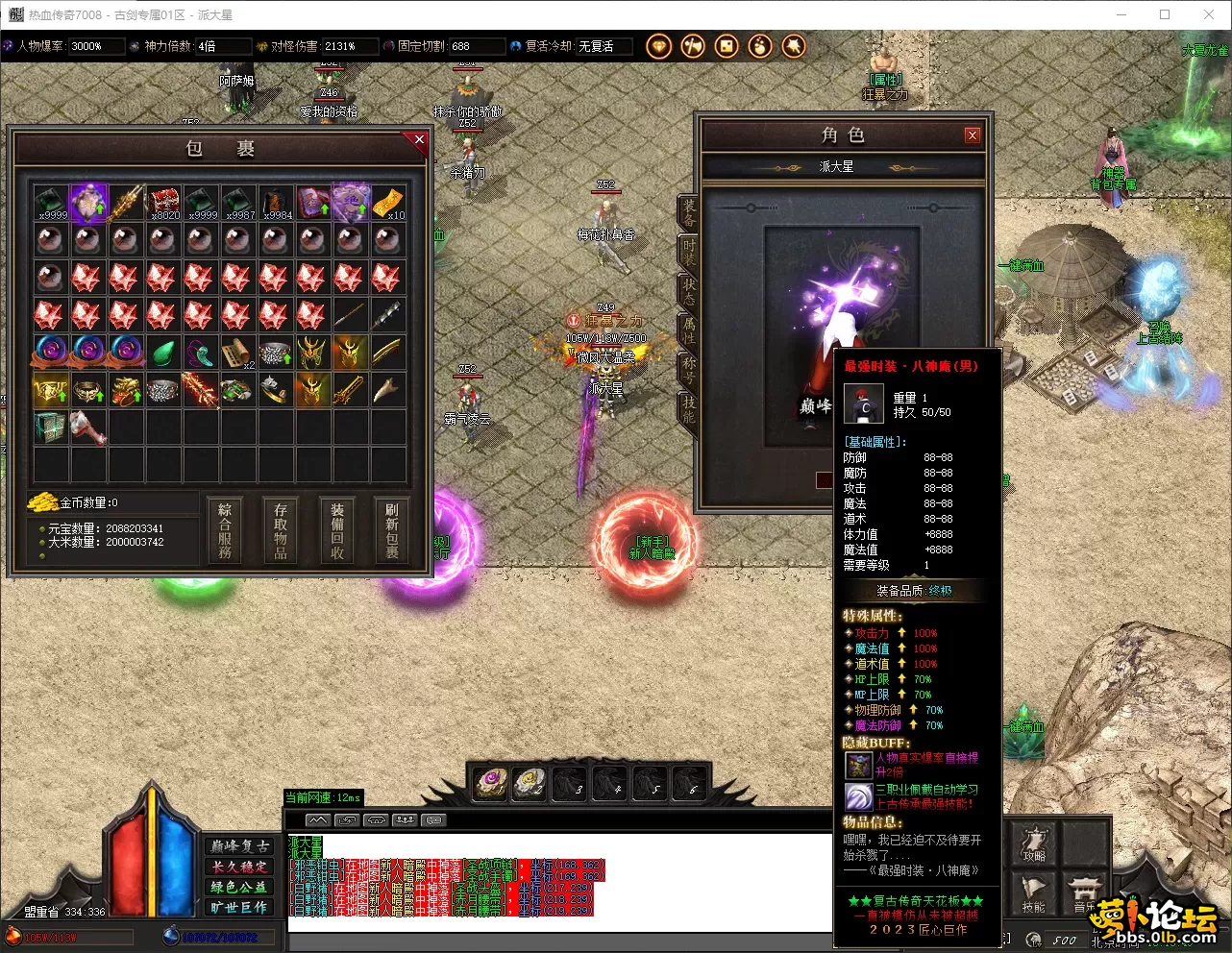
Task: Click the dice icon in the top bar
Action: point(726,46)
